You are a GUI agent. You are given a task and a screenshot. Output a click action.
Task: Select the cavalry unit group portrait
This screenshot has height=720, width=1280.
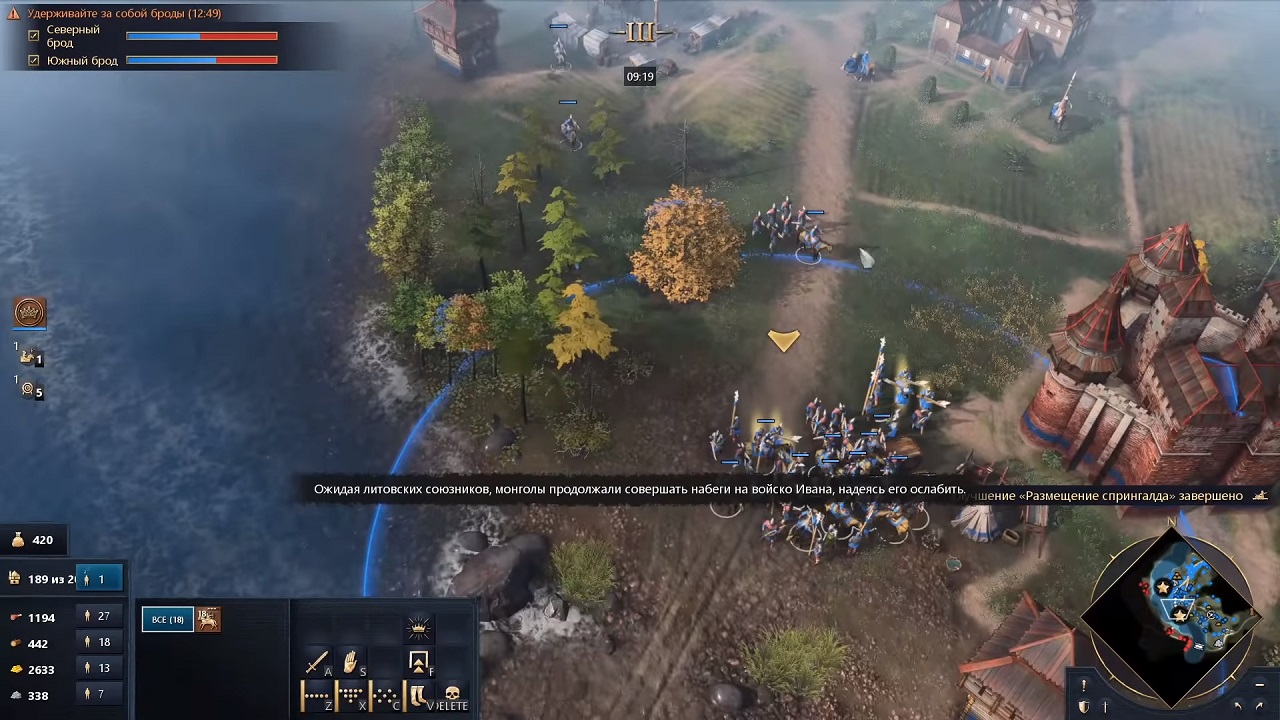(207, 619)
